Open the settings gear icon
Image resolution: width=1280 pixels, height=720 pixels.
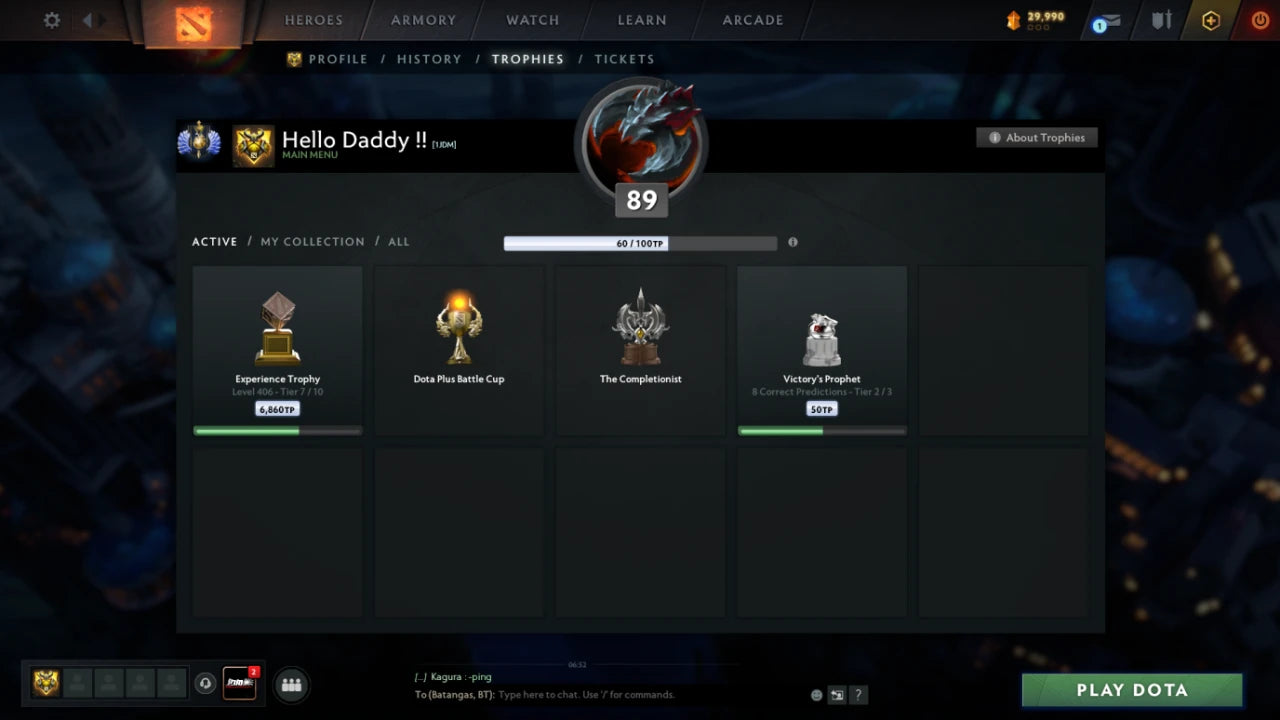click(50, 20)
